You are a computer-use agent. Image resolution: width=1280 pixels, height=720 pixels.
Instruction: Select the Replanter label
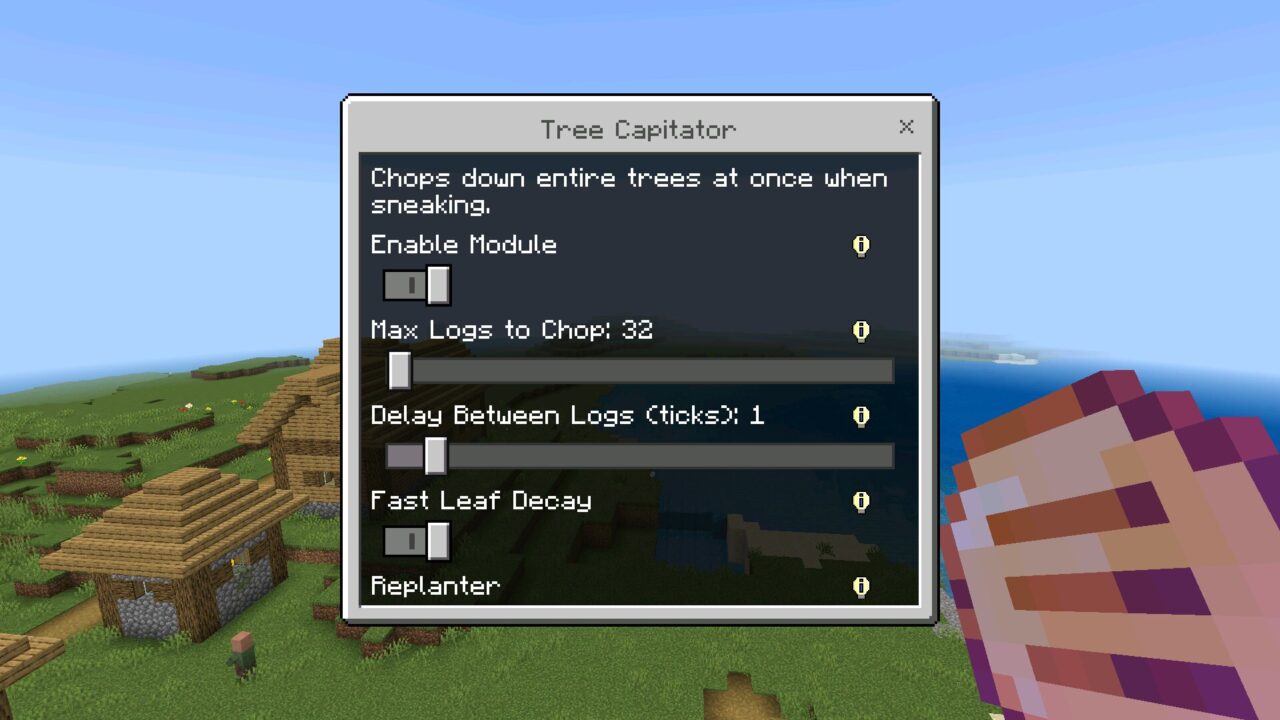pos(434,587)
